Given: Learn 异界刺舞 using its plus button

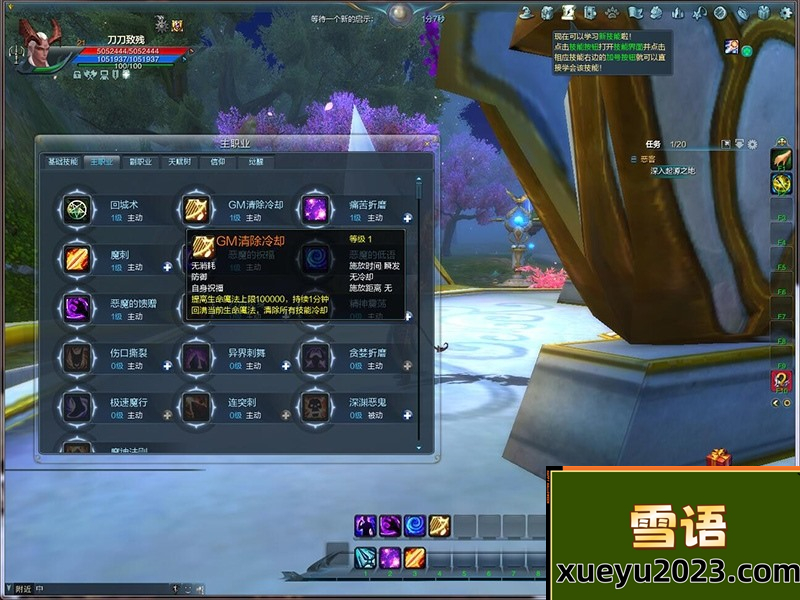Looking at the screenshot, I should [288, 366].
